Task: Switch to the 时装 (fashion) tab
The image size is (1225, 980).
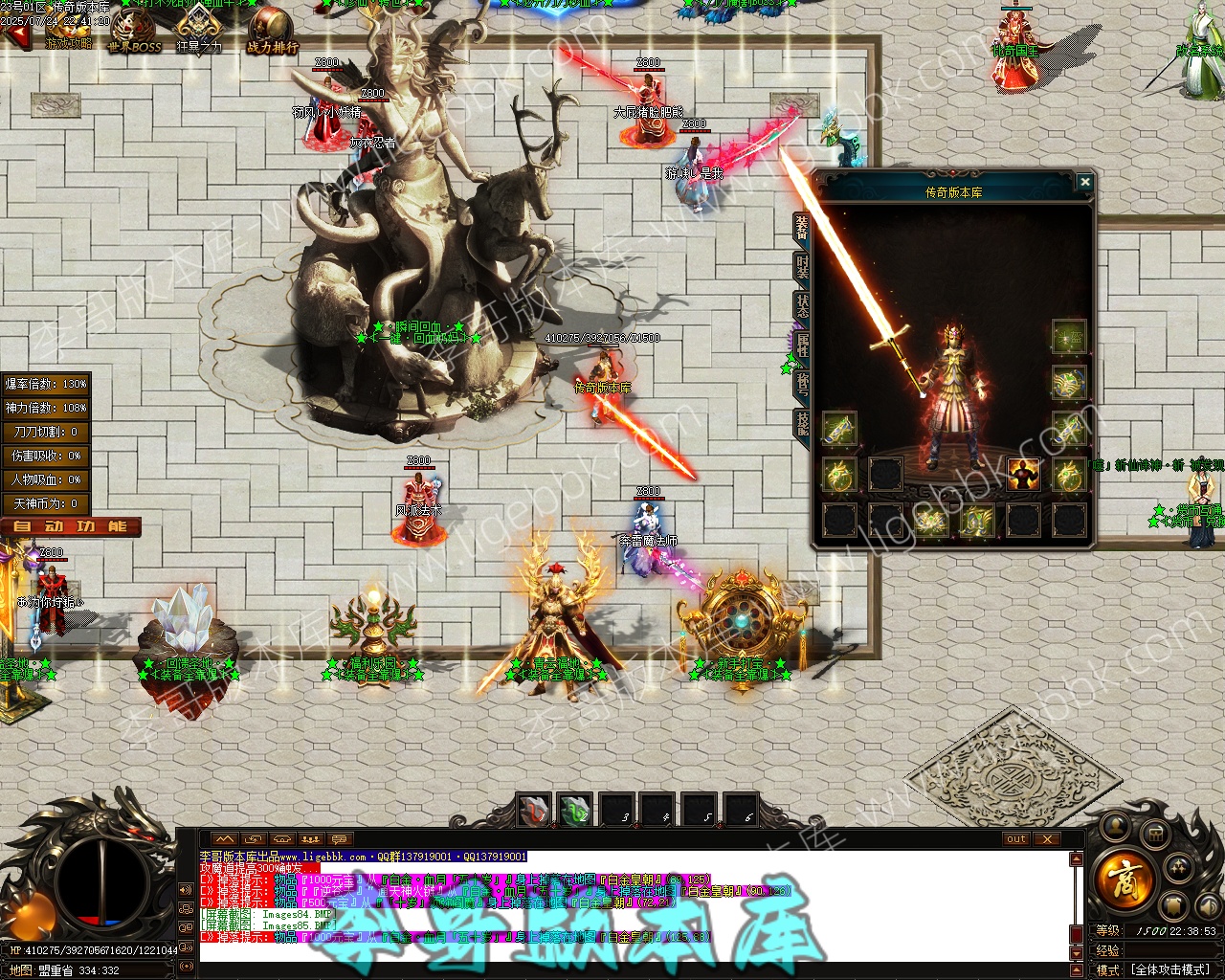Action: tap(802, 267)
